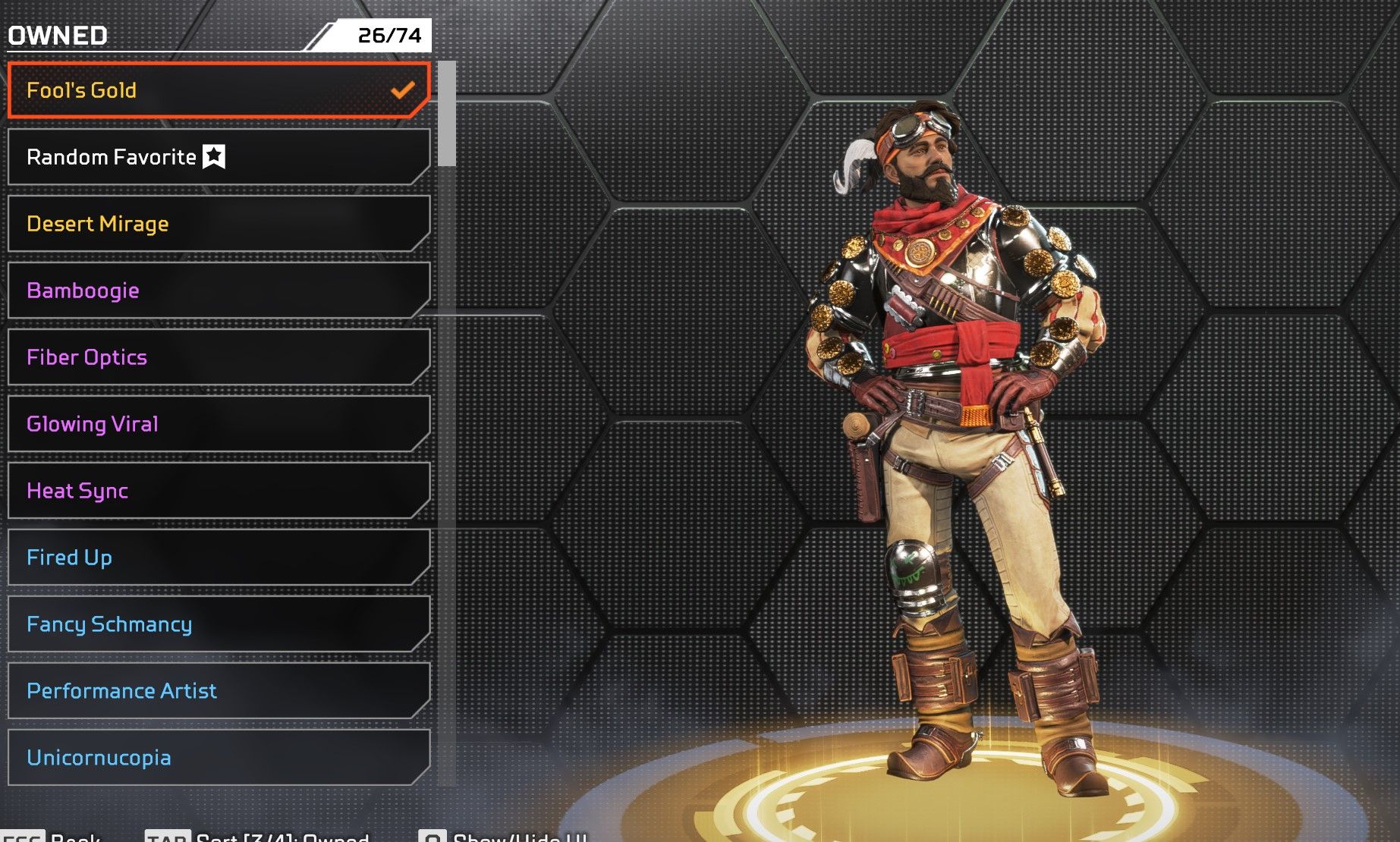
Task: Select the Heat Sync skin
Action: [219, 491]
